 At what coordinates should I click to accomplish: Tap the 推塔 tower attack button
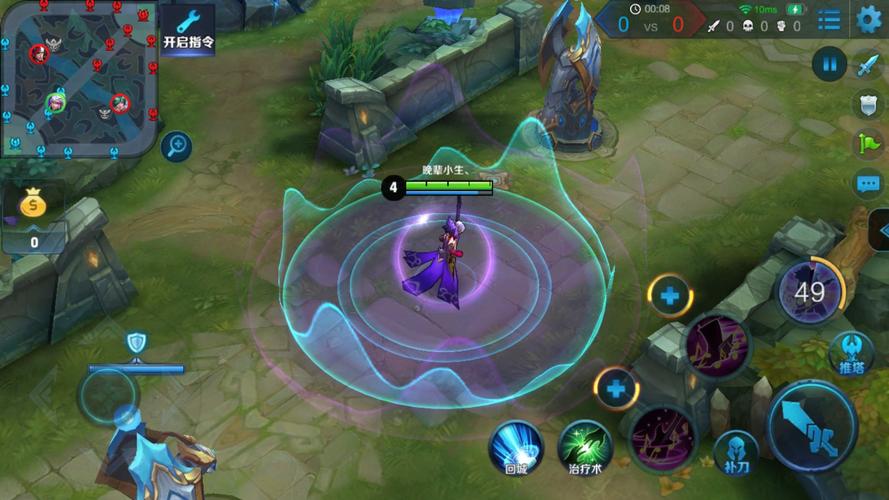pyautogui.click(x=851, y=354)
